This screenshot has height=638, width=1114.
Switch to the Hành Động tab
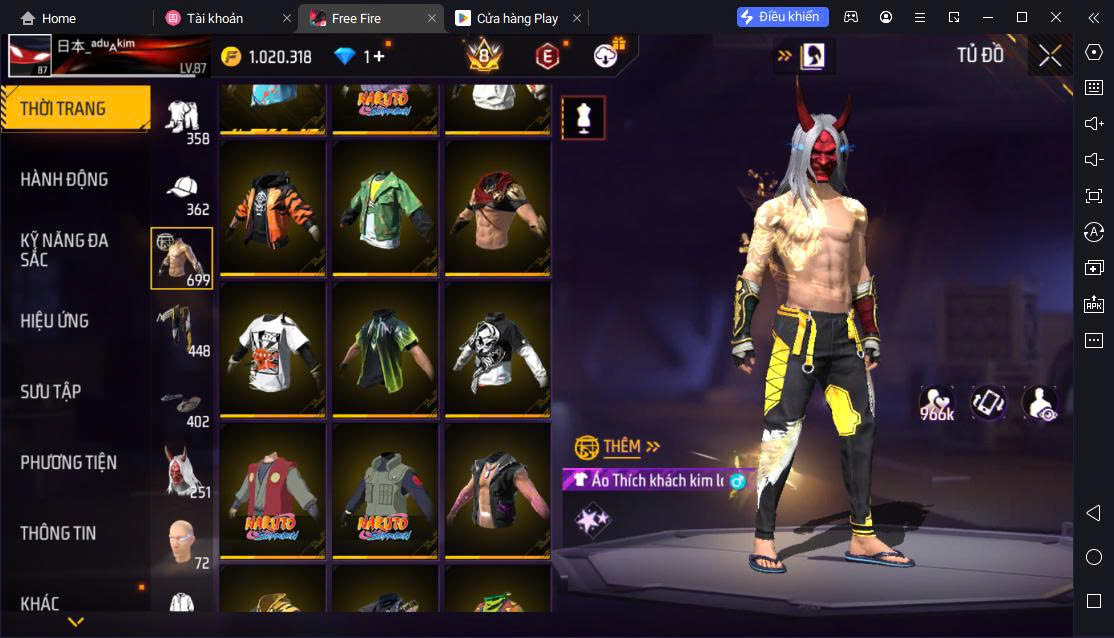click(64, 180)
